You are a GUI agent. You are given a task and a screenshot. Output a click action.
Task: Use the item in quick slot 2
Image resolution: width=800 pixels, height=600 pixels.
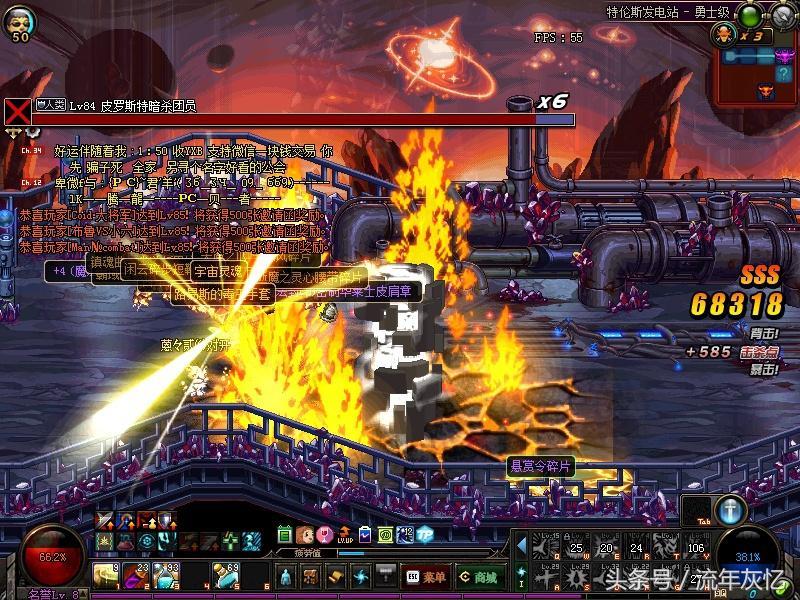coord(136,575)
